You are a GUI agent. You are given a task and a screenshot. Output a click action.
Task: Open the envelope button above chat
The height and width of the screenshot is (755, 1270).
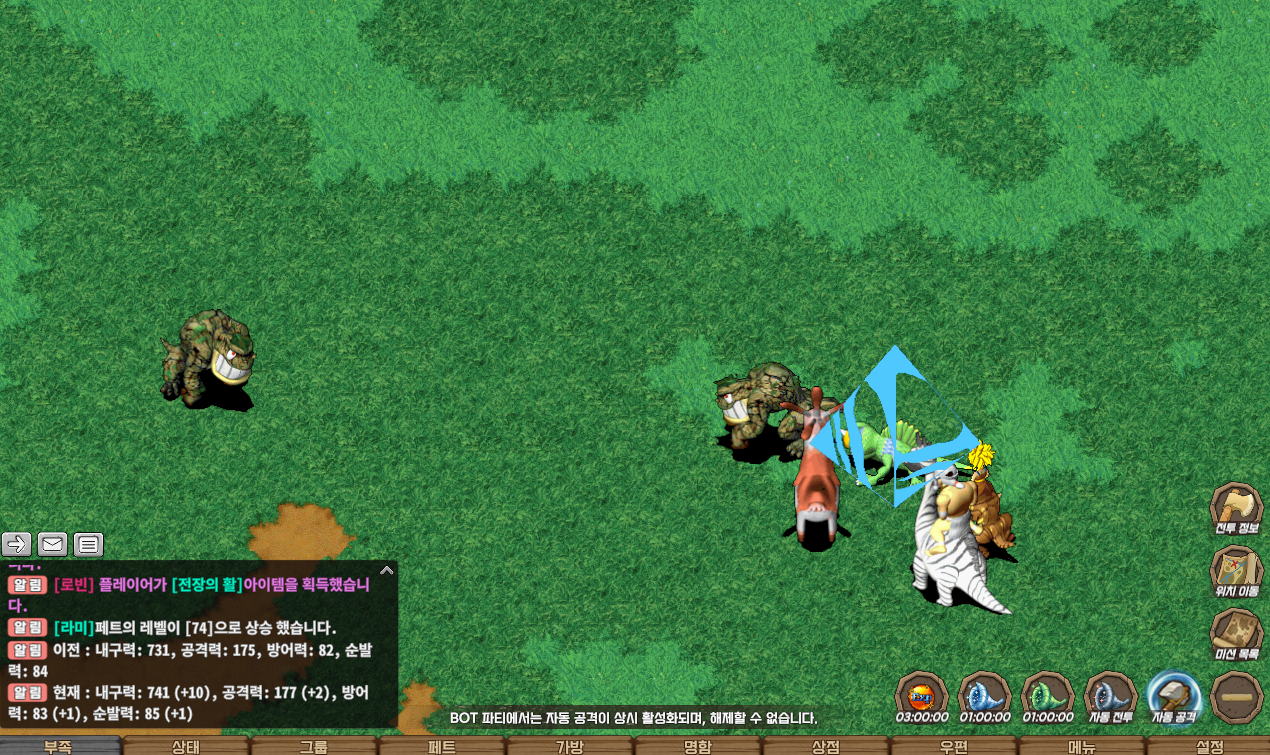53,544
